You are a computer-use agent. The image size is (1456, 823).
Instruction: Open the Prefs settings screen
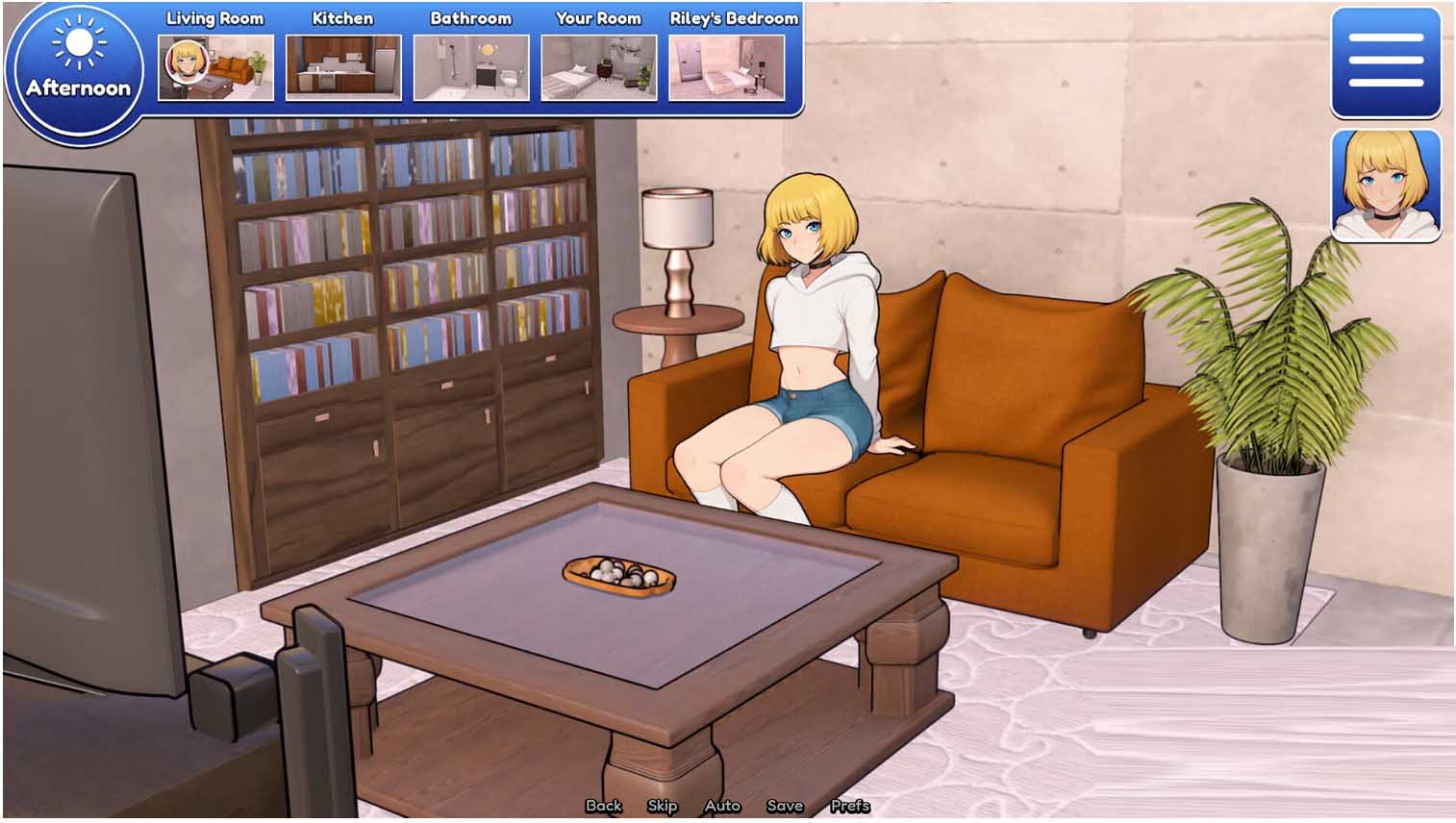click(x=850, y=806)
